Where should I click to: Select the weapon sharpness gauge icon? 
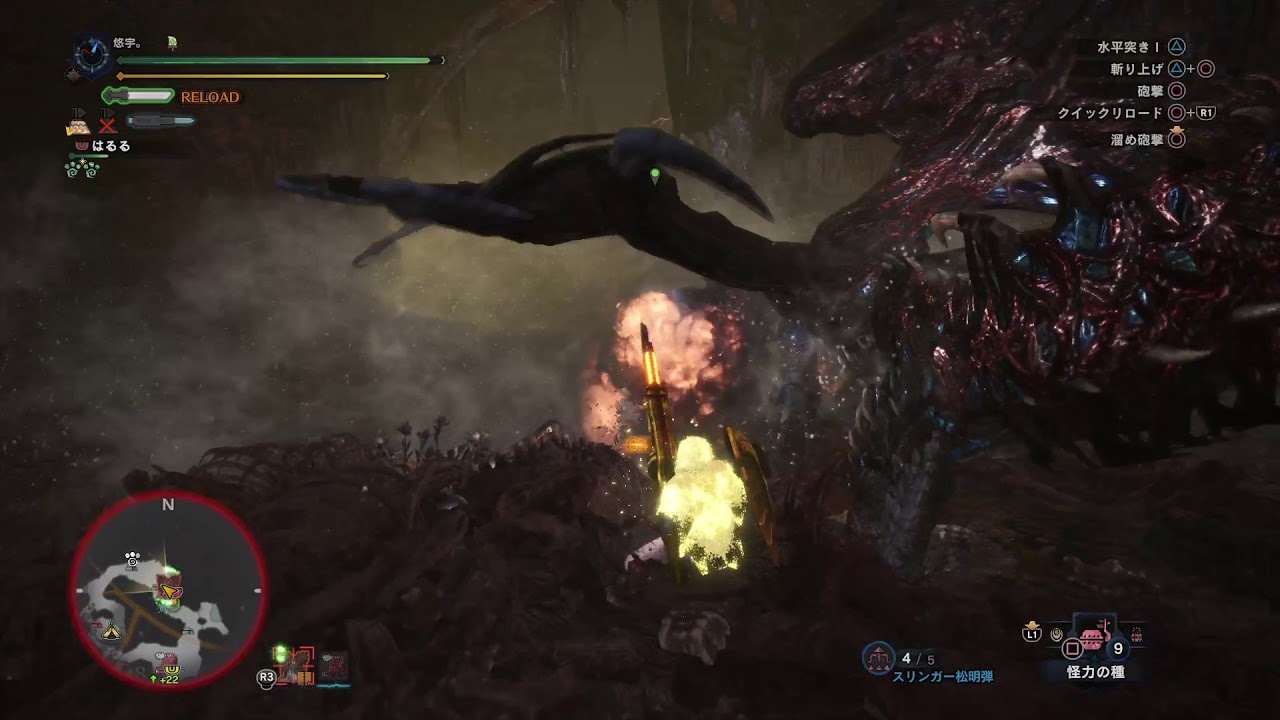pyautogui.click(x=140, y=95)
